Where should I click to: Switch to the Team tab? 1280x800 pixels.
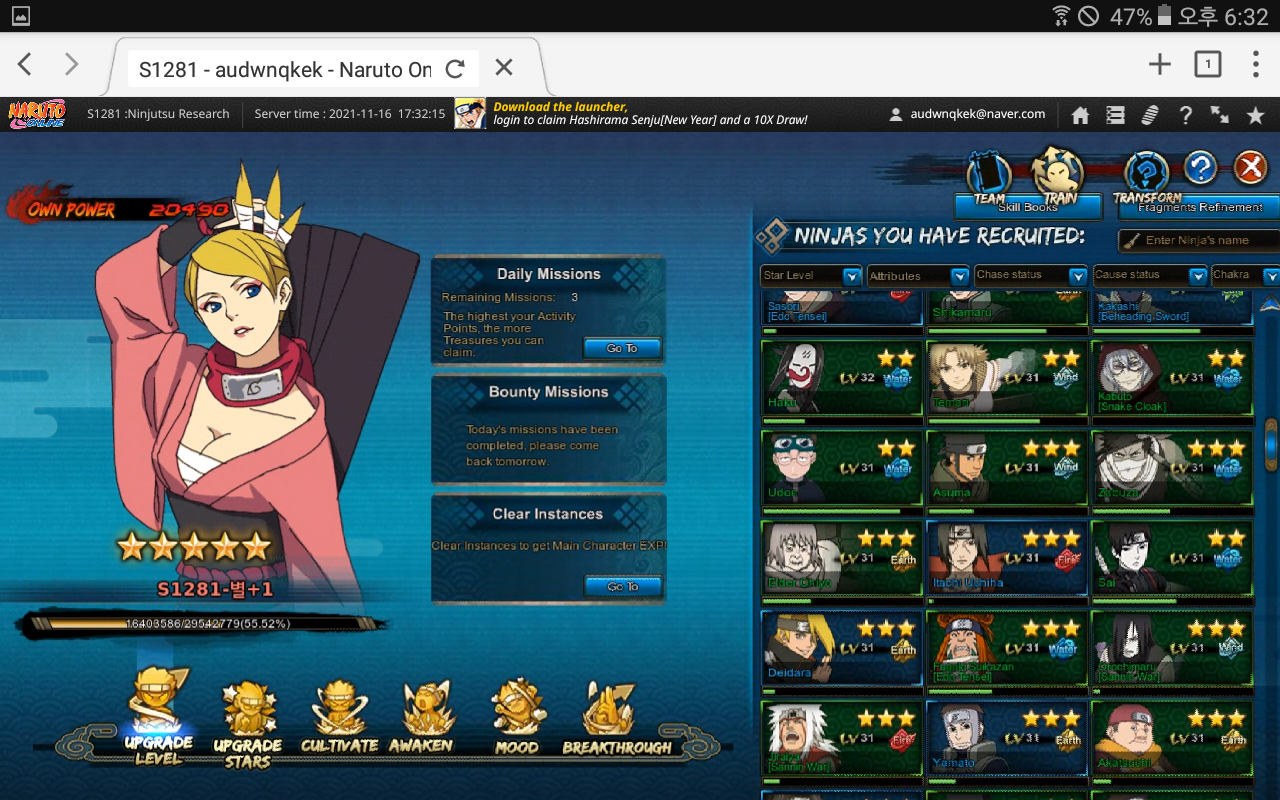(989, 176)
